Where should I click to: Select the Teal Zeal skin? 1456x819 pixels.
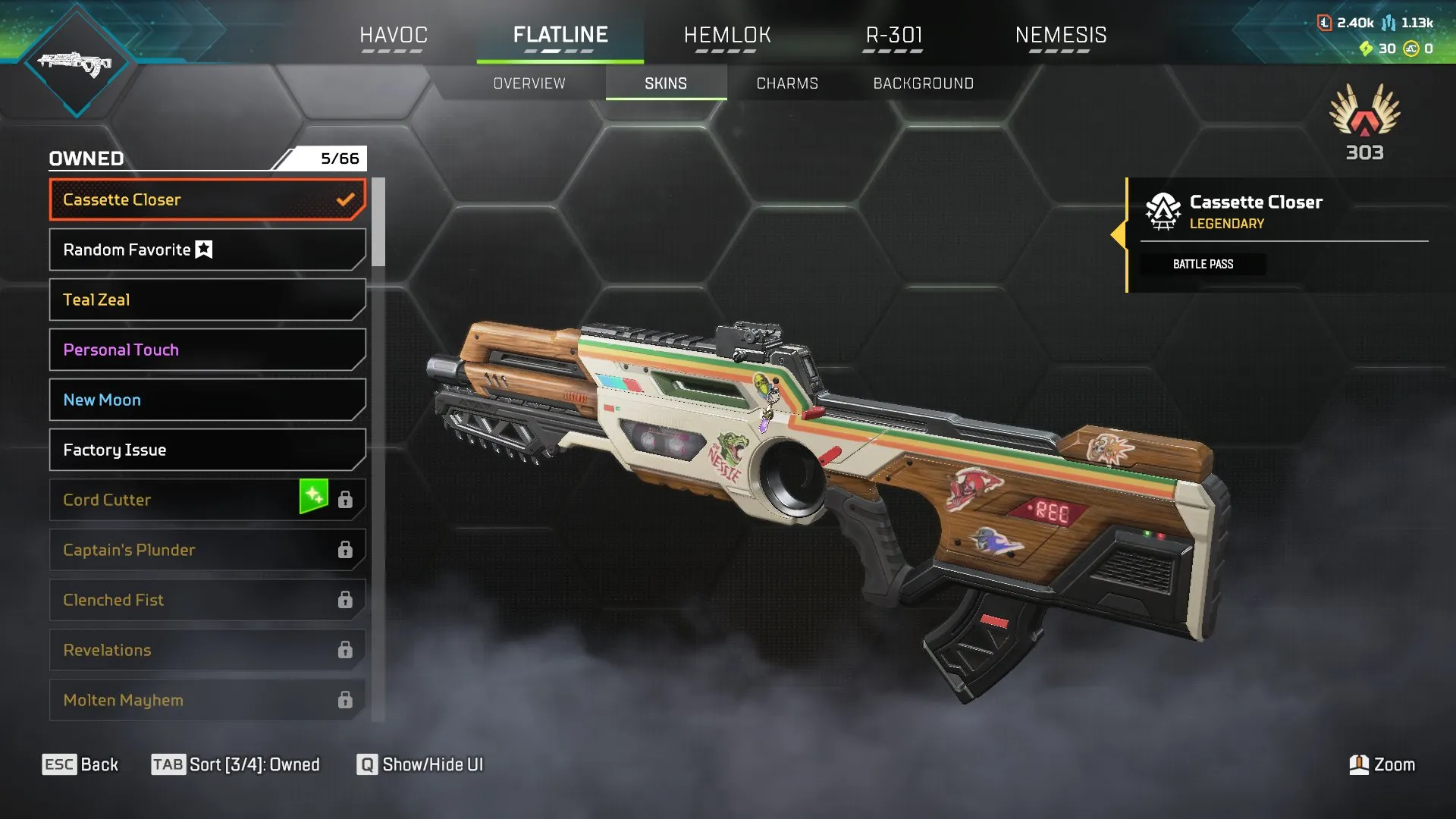tap(206, 300)
